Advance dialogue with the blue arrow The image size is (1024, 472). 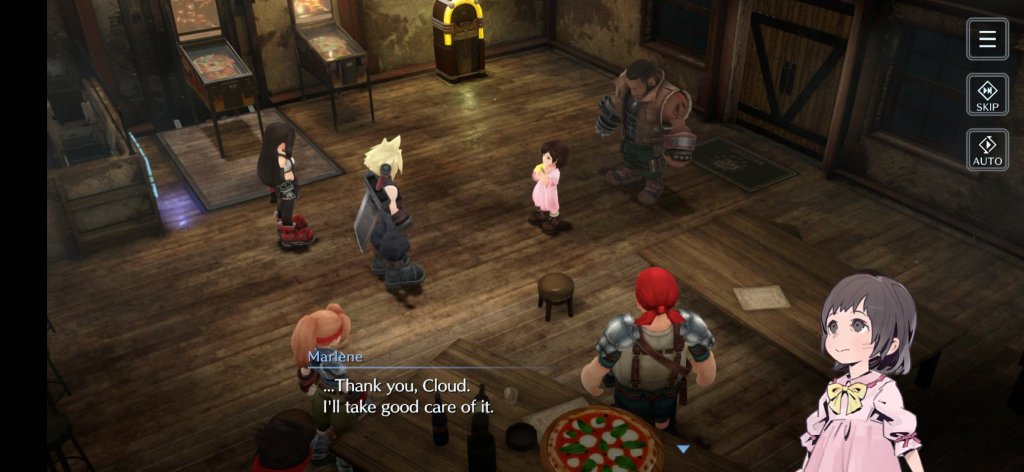point(683,449)
